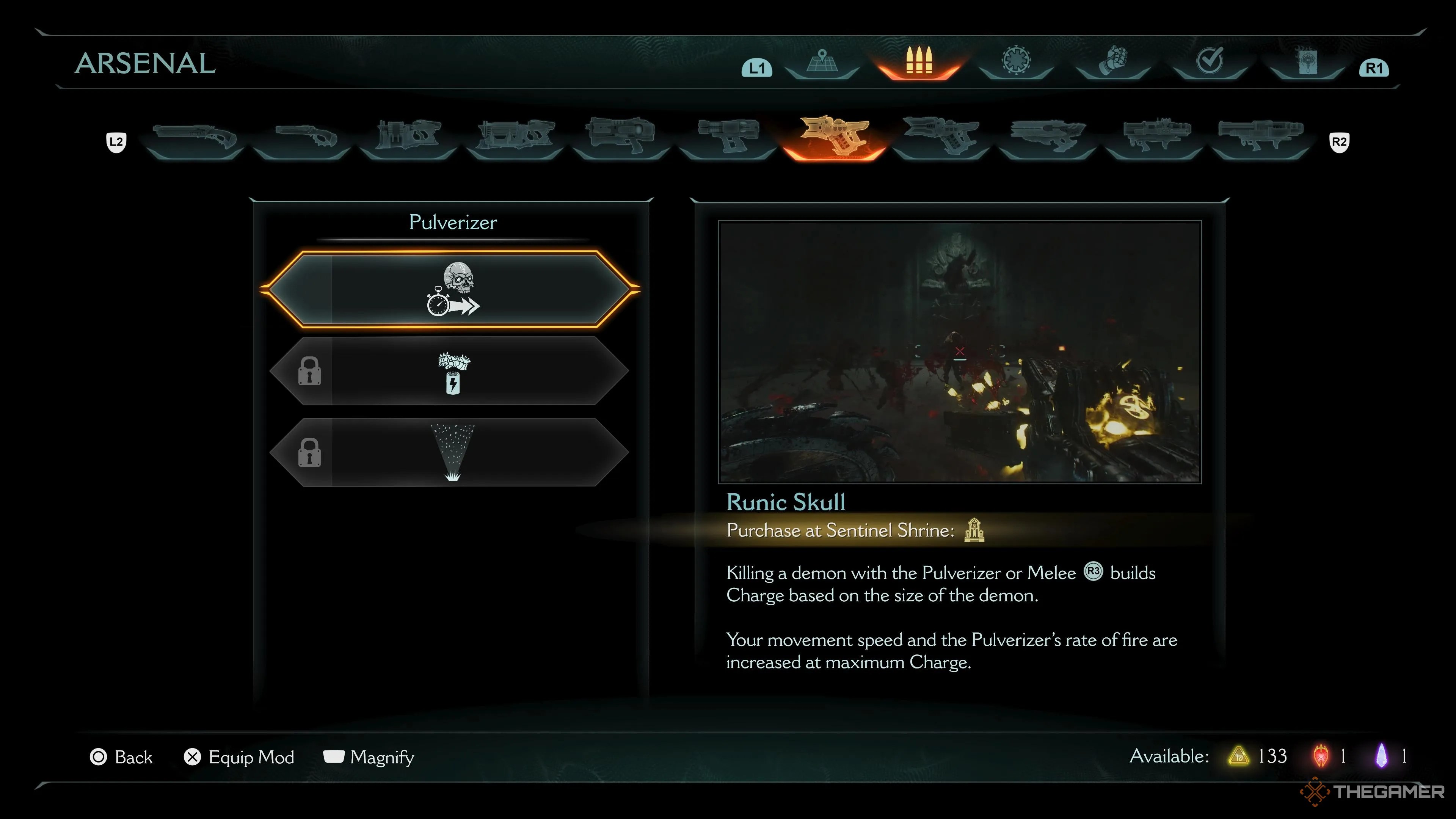Select the Cycler tab left of Pulverizer

point(728,137)
